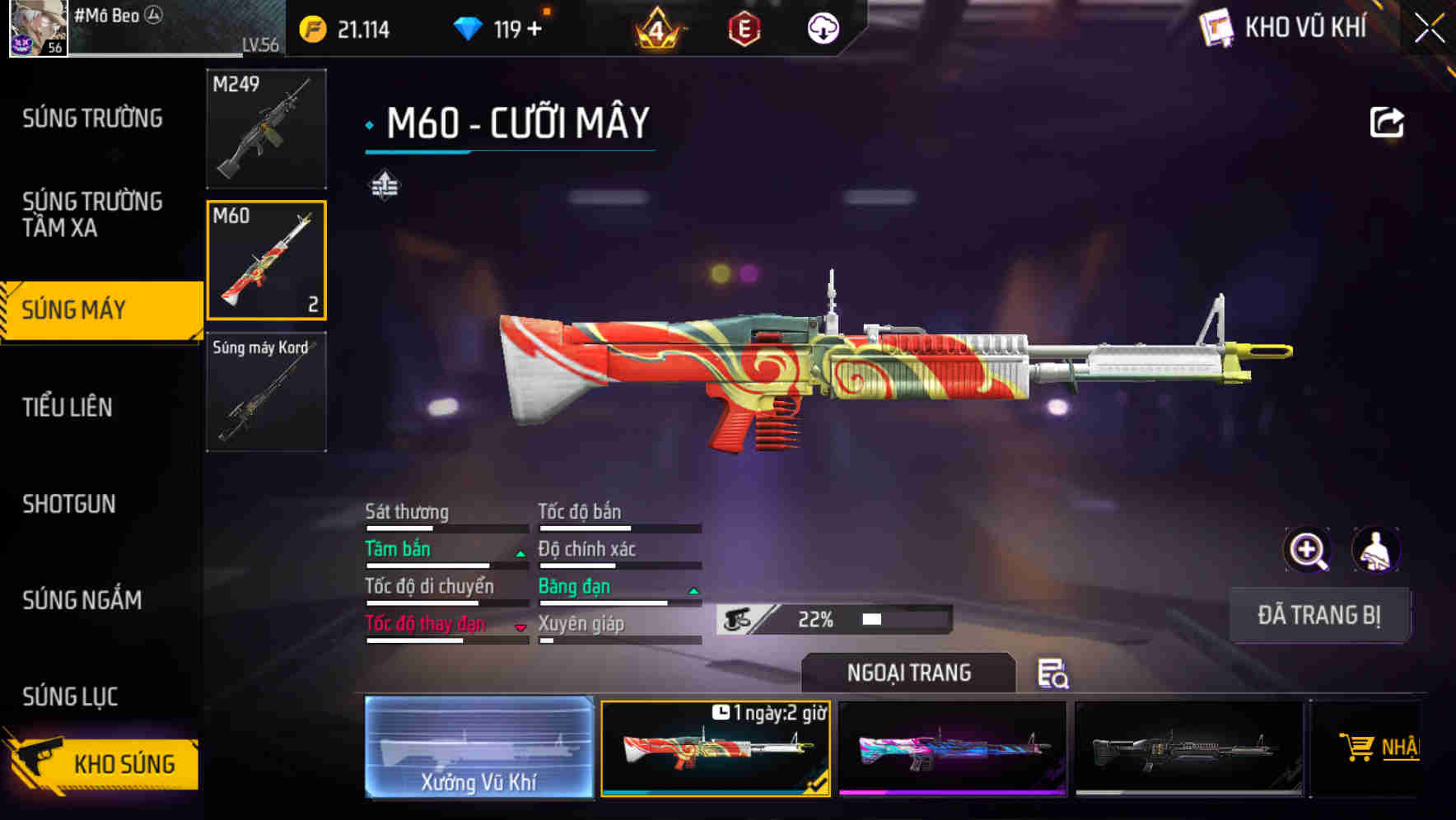Choose the Súng máy Kord tile

266,392
